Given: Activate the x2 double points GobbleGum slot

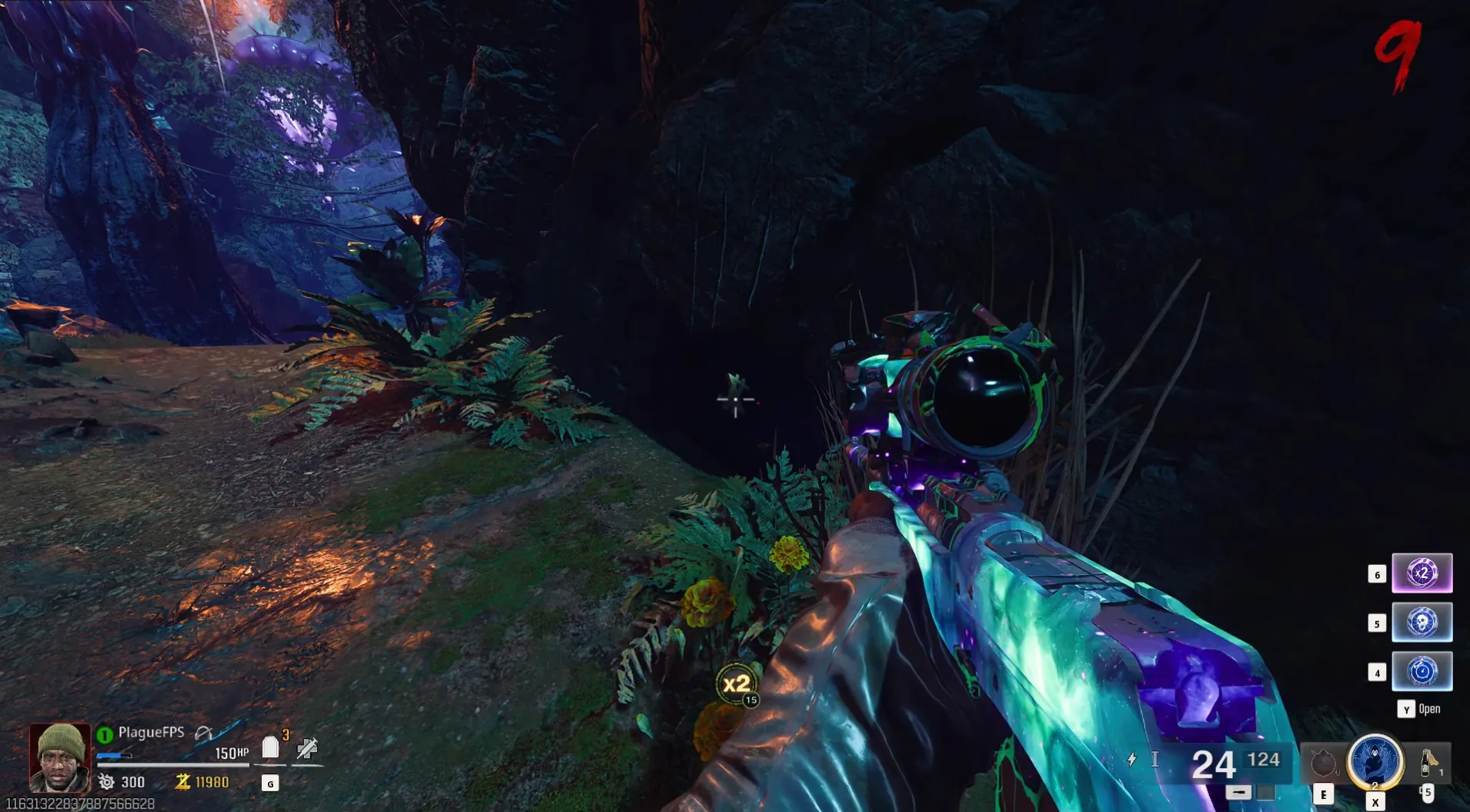Looking at the screenshot, I should [x=1422, y=573].
